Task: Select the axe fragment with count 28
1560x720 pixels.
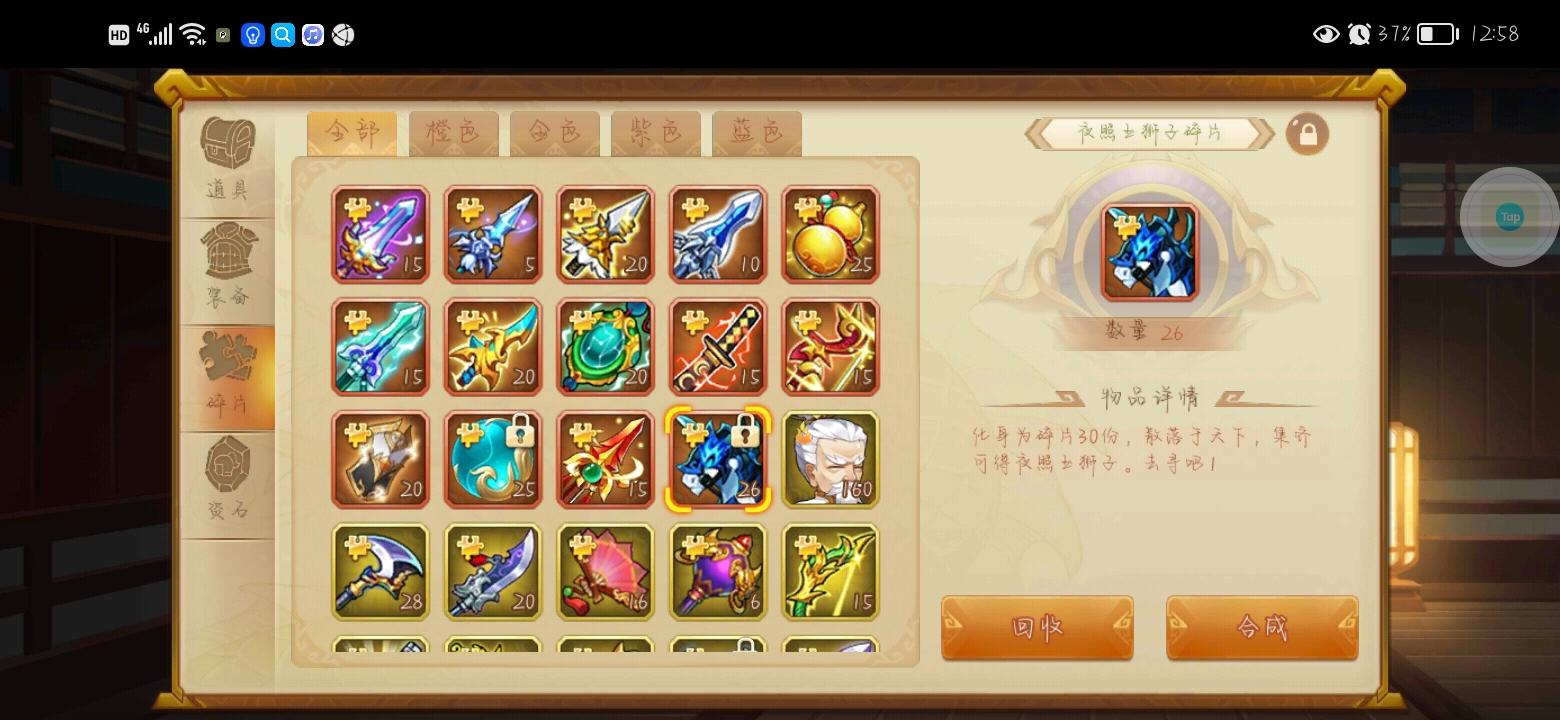Action: point(381,572)
